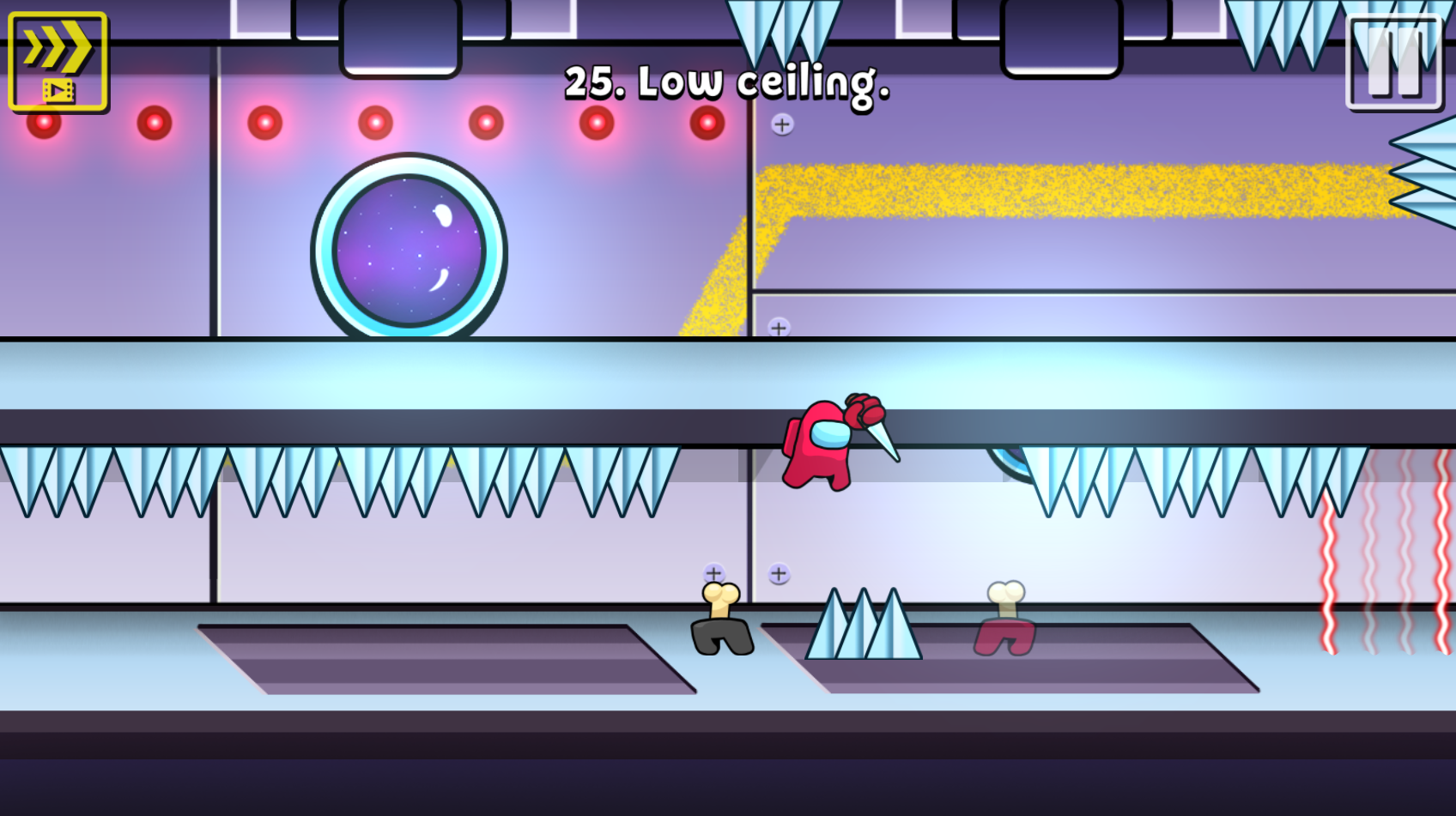Click the screw below the hanging icicles

pos(781,125)
